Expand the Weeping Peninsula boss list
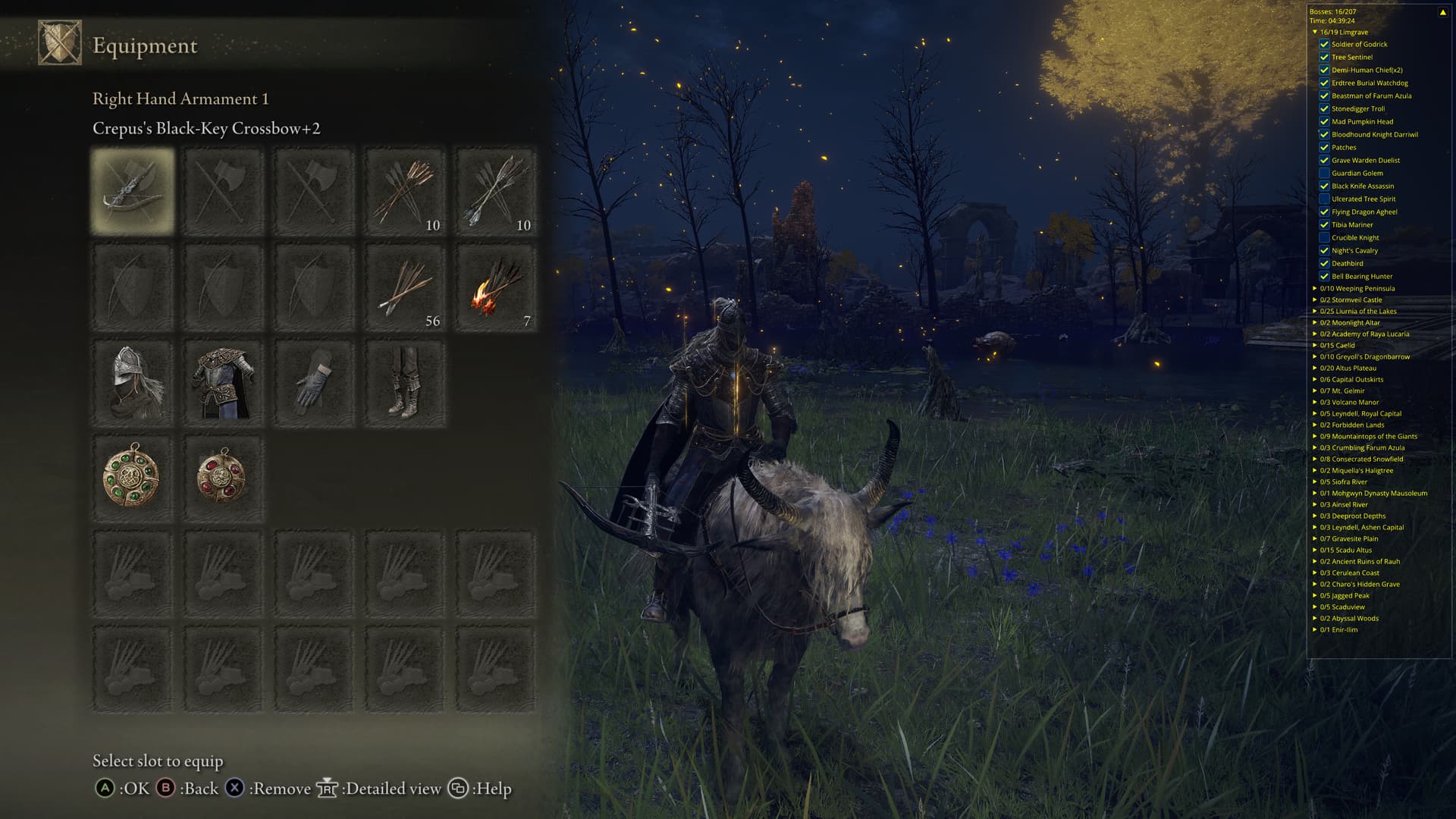The height and width of the screenshot is (819, 1456). (1315, 288)
